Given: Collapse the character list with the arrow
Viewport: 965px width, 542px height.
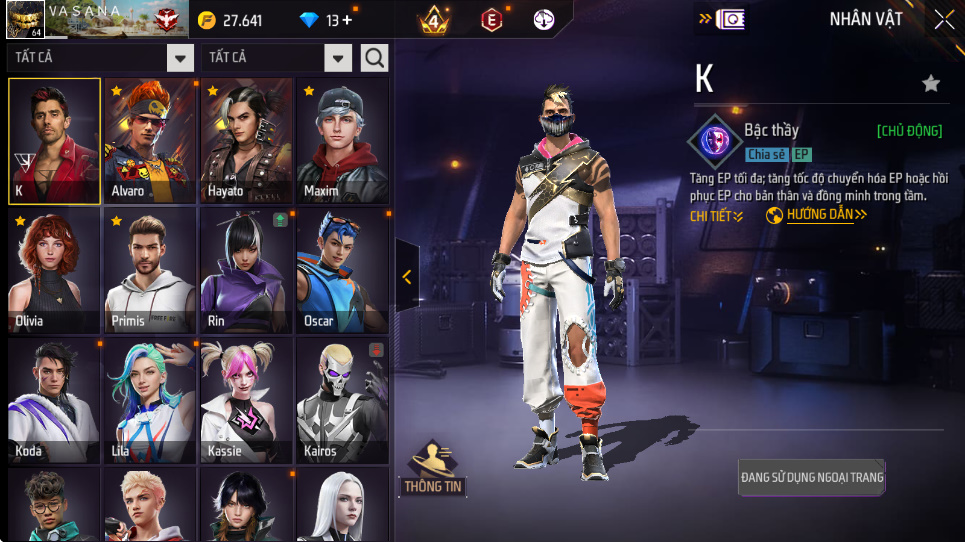Looking at the screenshot, I should (x=407, y=277).
